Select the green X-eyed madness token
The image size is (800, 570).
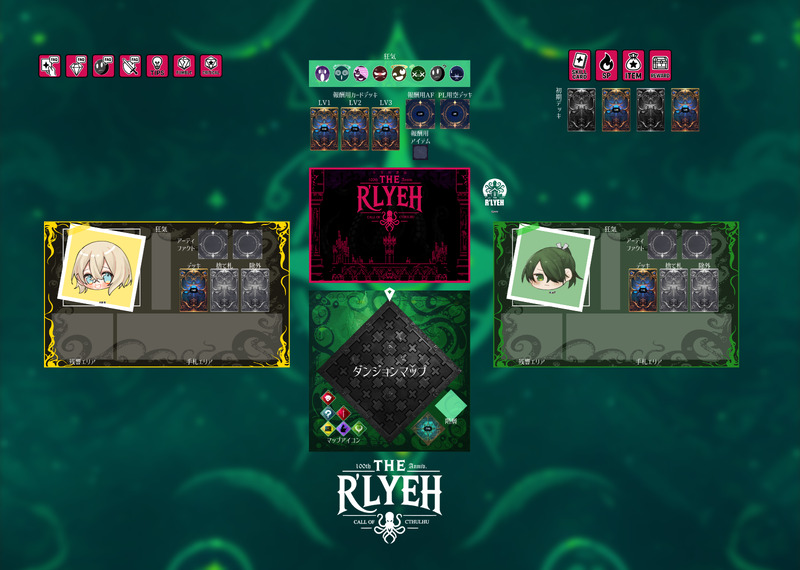[418, 73]
